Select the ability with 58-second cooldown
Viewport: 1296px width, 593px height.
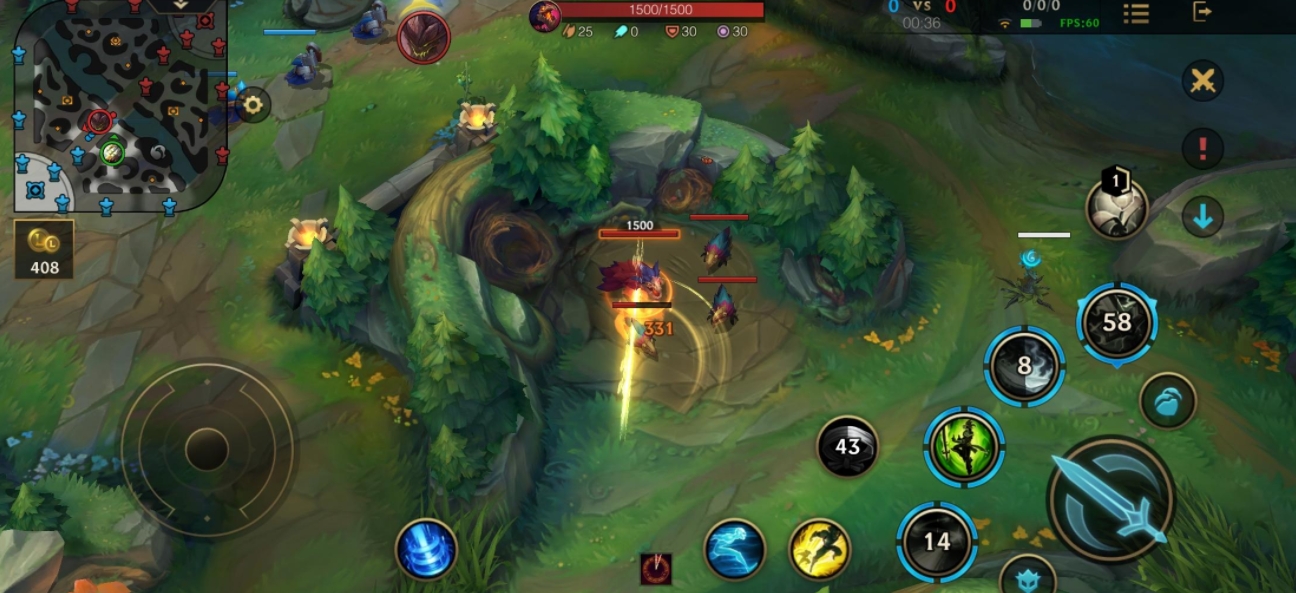1117,322
